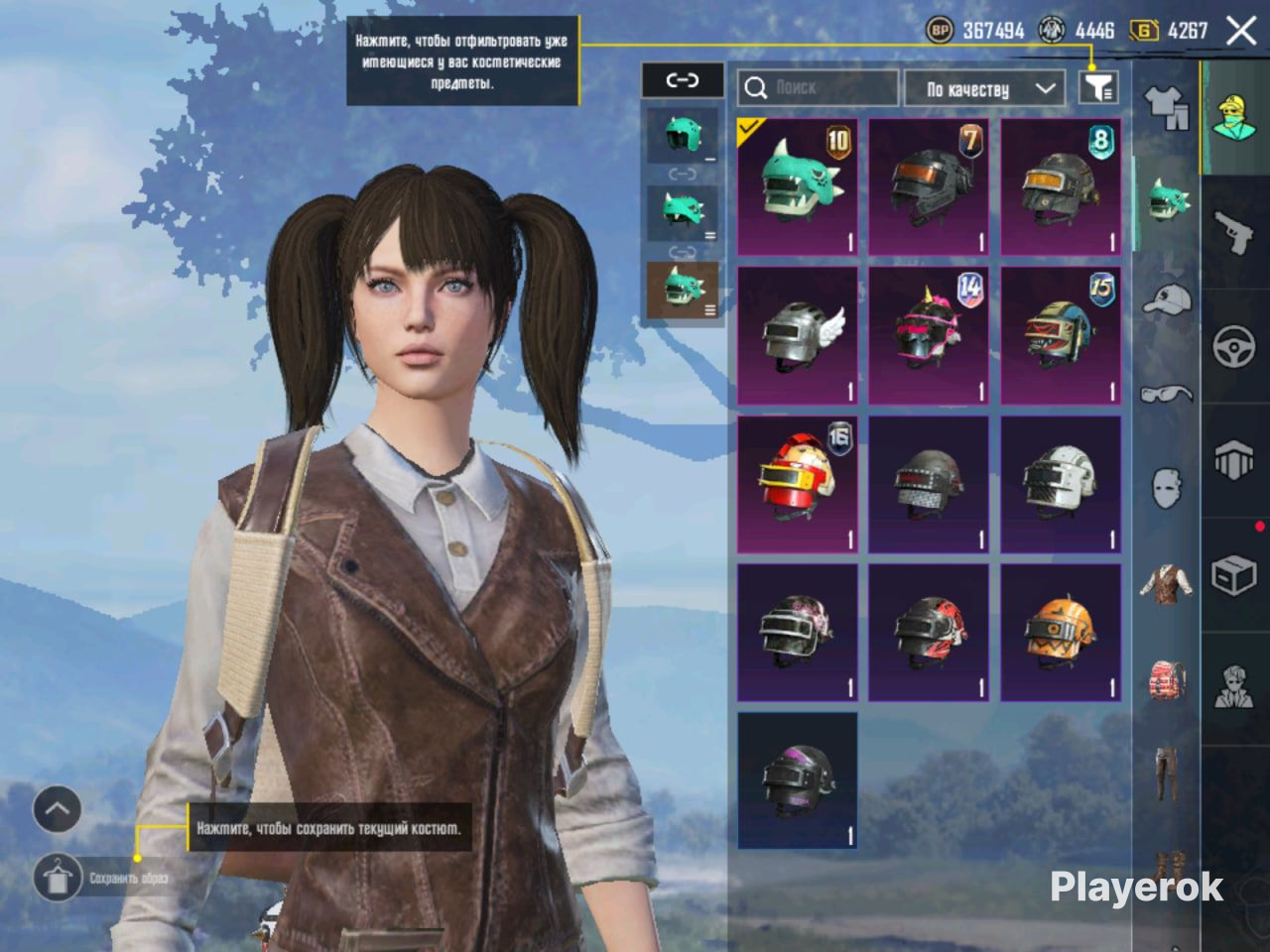Viewport: 1270px width, 952px height.
Task: Choose the winged silver helmet
Action: (x=798, y=335)
